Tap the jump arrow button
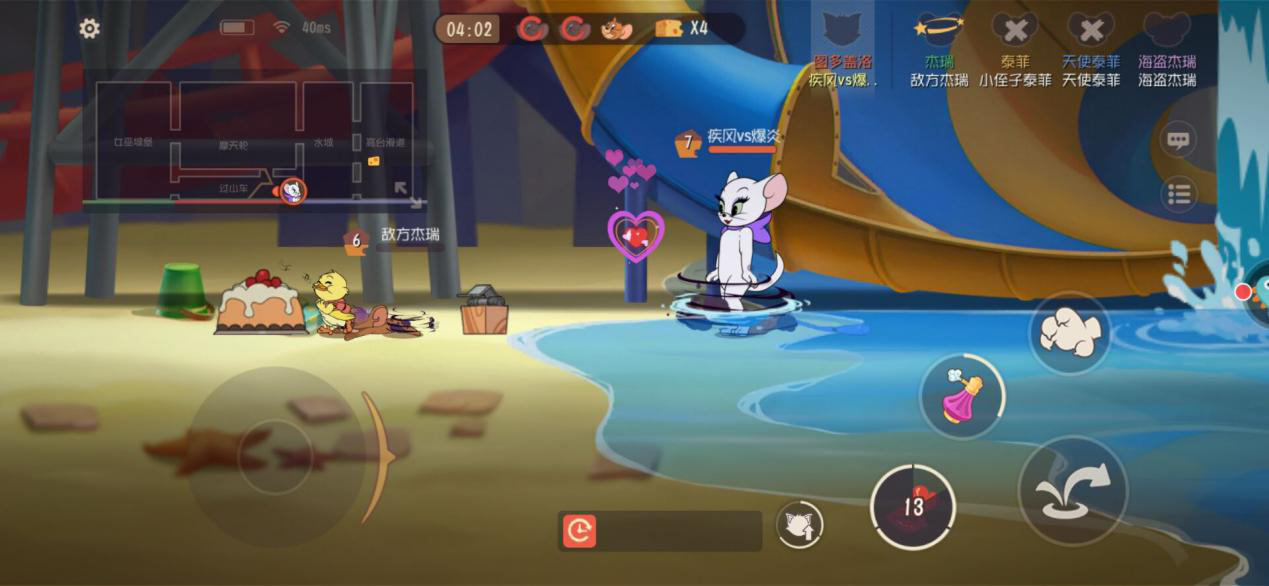Image resolution: width=1269 pixels, height=586 pixels. click(1072, 490)
